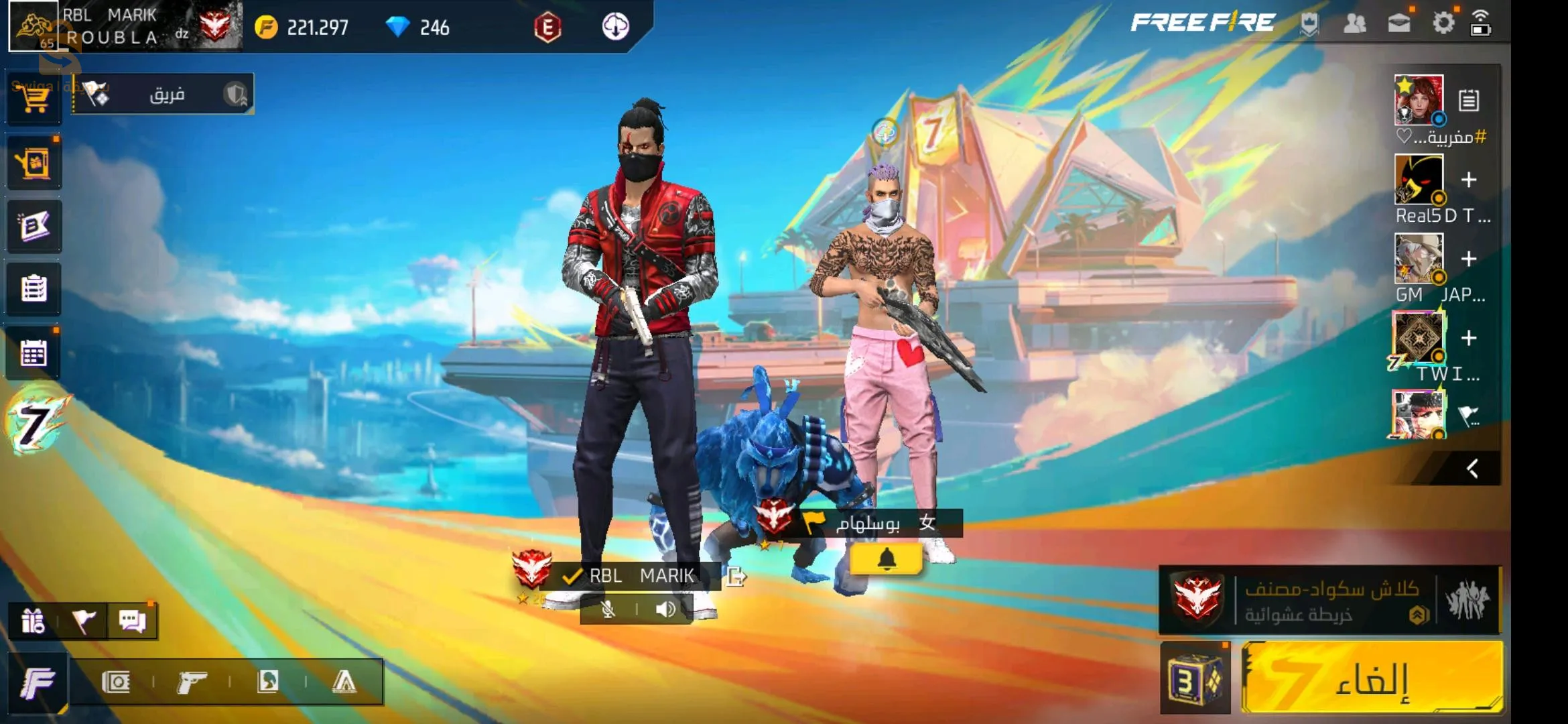This screenshot has width=1568, height=724.
Task: Click the yellow إلغاء cancel button
Action: 1371,678
